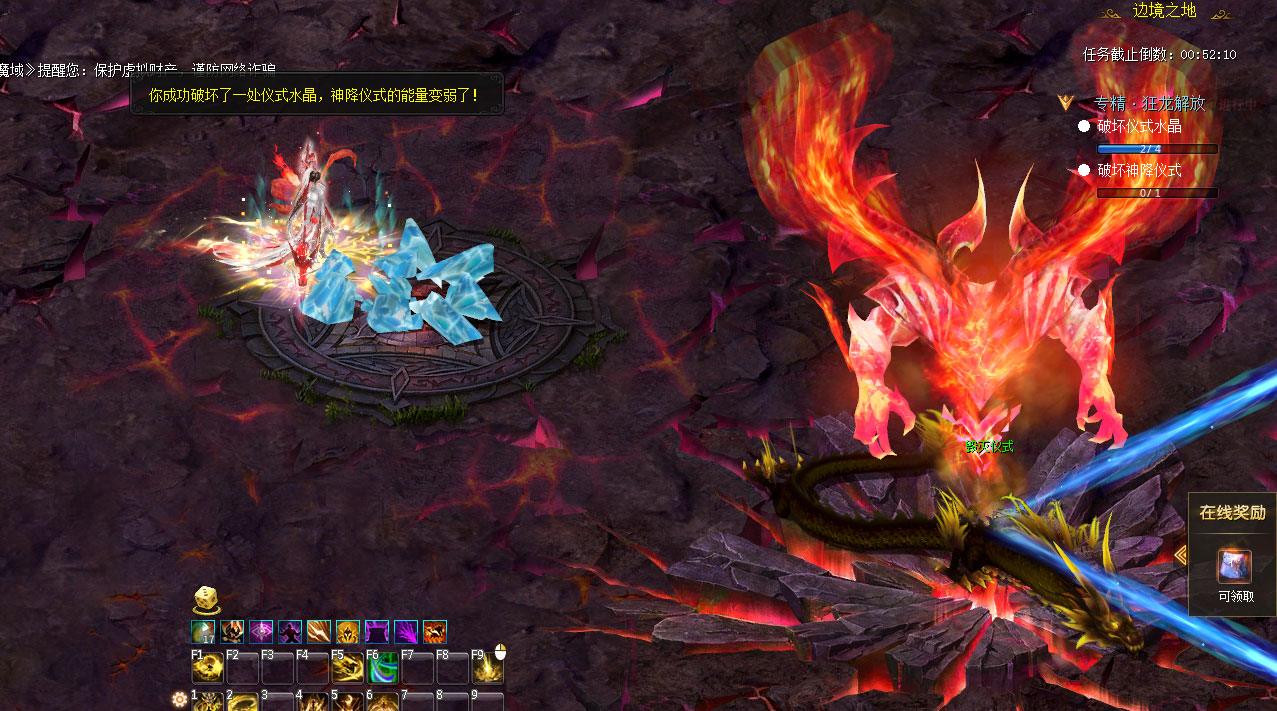
Task: Roll the golden dice icon
Action: (205, 600)
